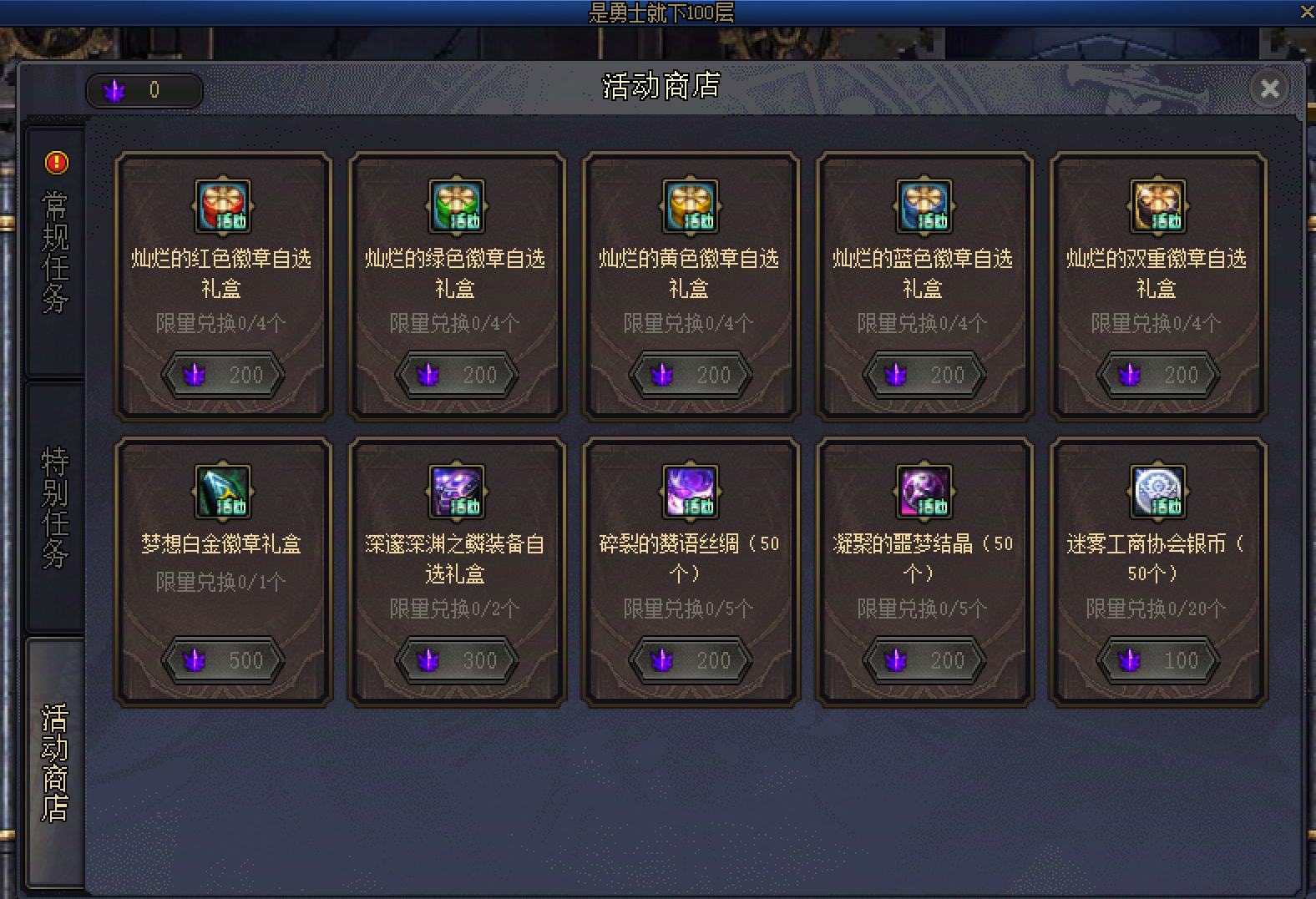Select the 灿烂的黄色徽章自选礼盒 icon
This screenshot has width=1316, height=899.
coord(690,206)
